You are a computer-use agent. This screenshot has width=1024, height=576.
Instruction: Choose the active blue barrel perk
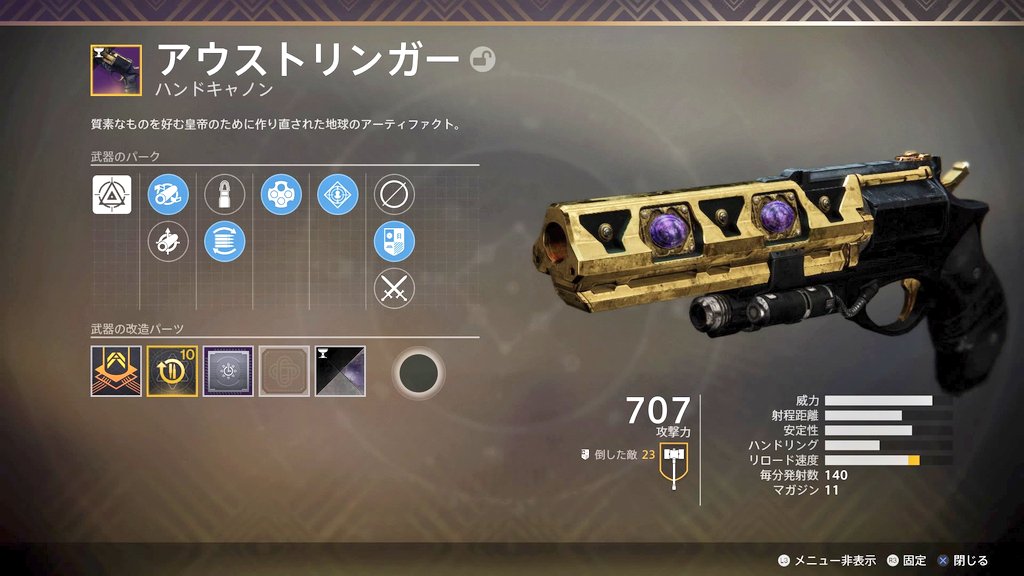168,194
